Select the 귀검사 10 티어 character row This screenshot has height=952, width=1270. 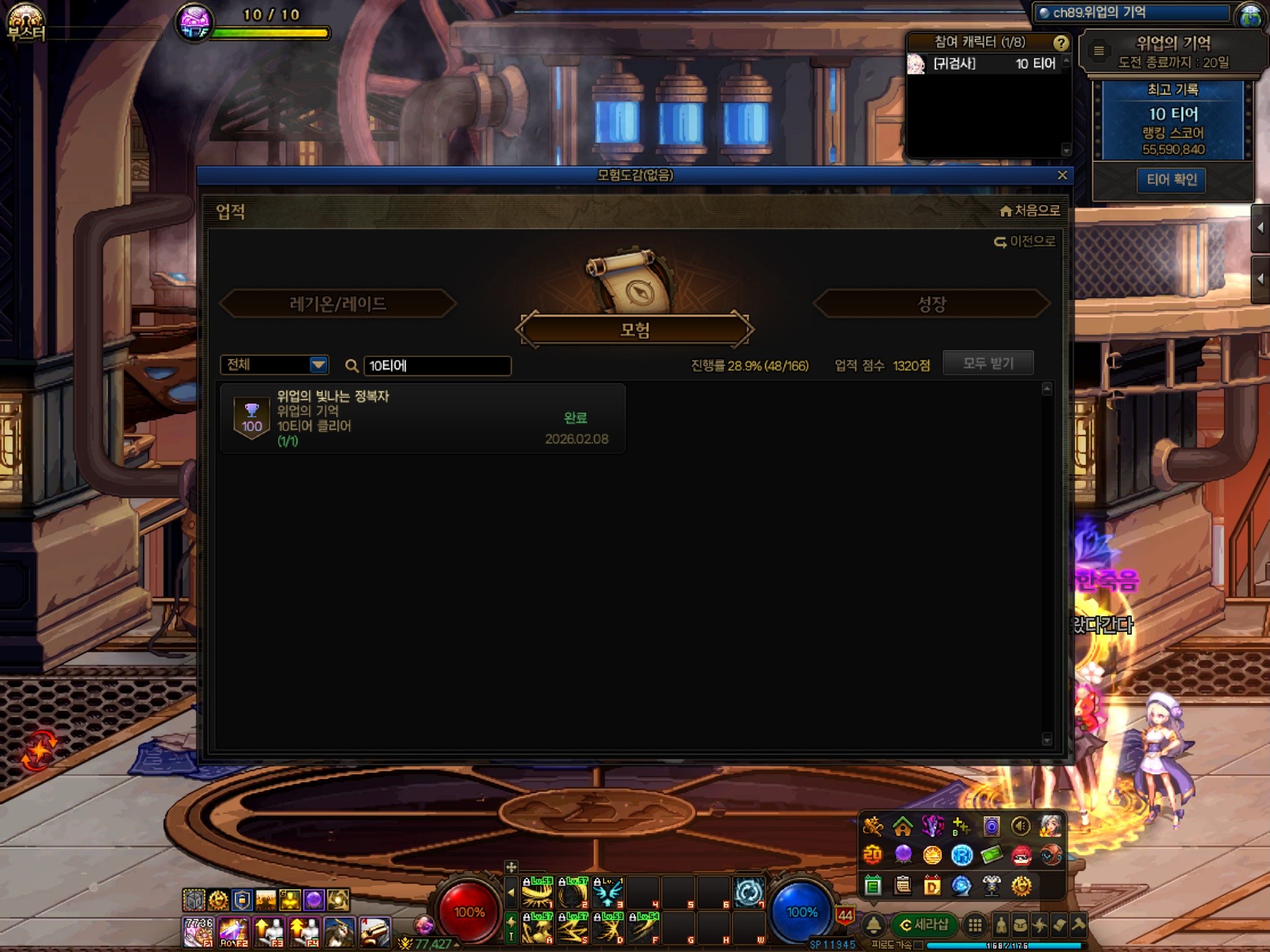[987, 64]
